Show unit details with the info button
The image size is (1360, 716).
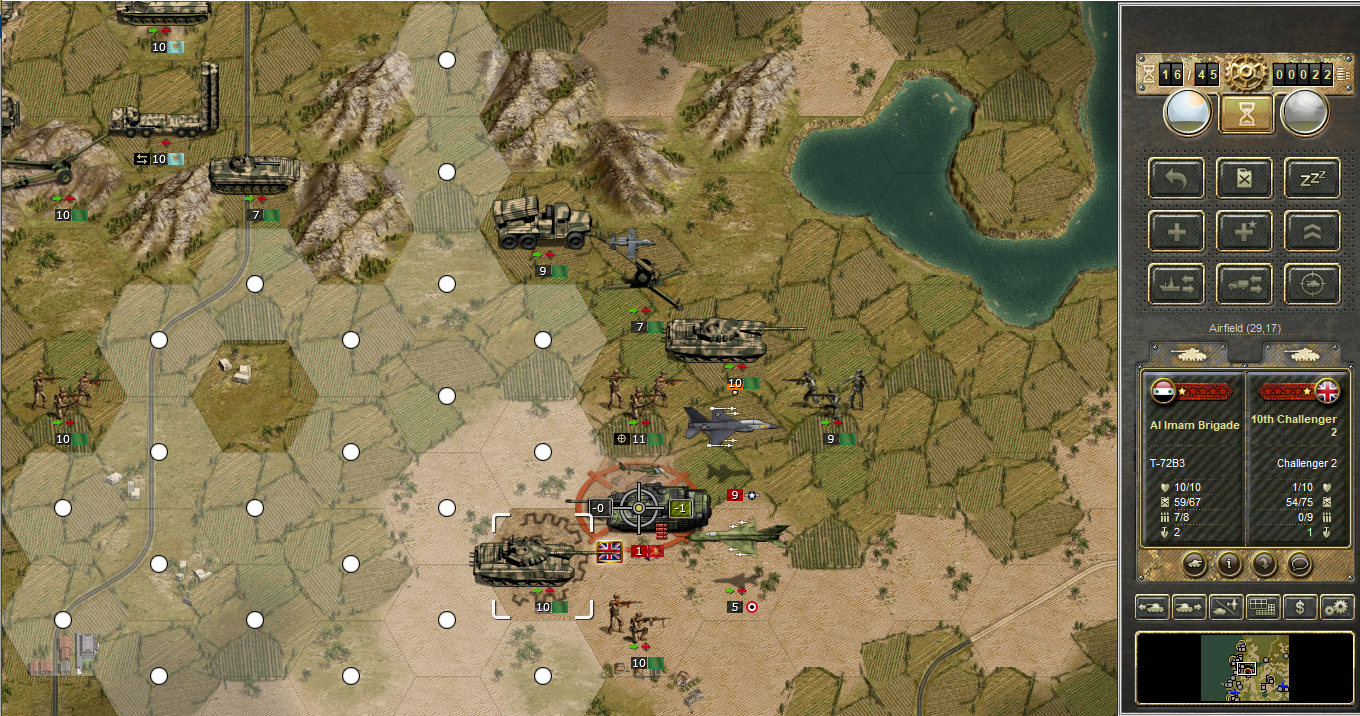coord(1228,564)
